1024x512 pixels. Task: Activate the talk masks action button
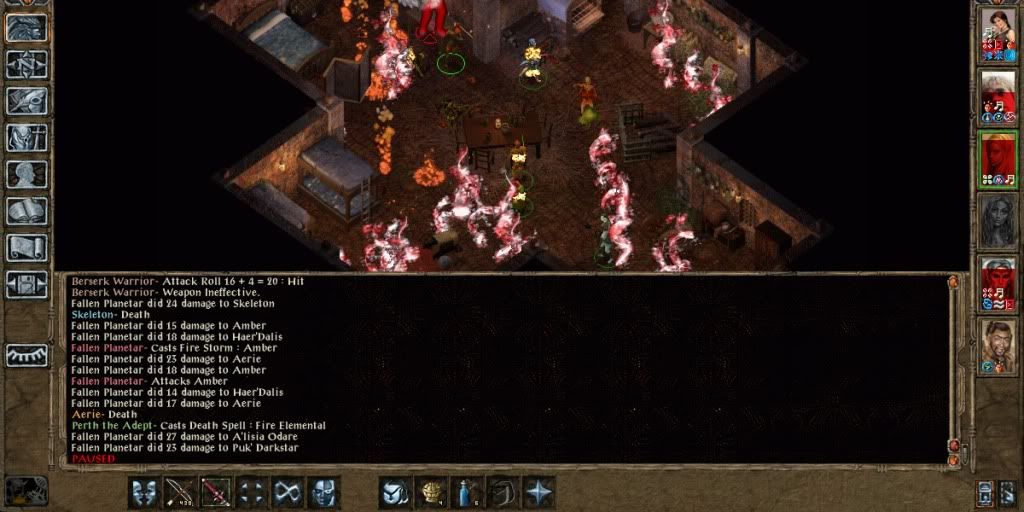click(144, 492)
